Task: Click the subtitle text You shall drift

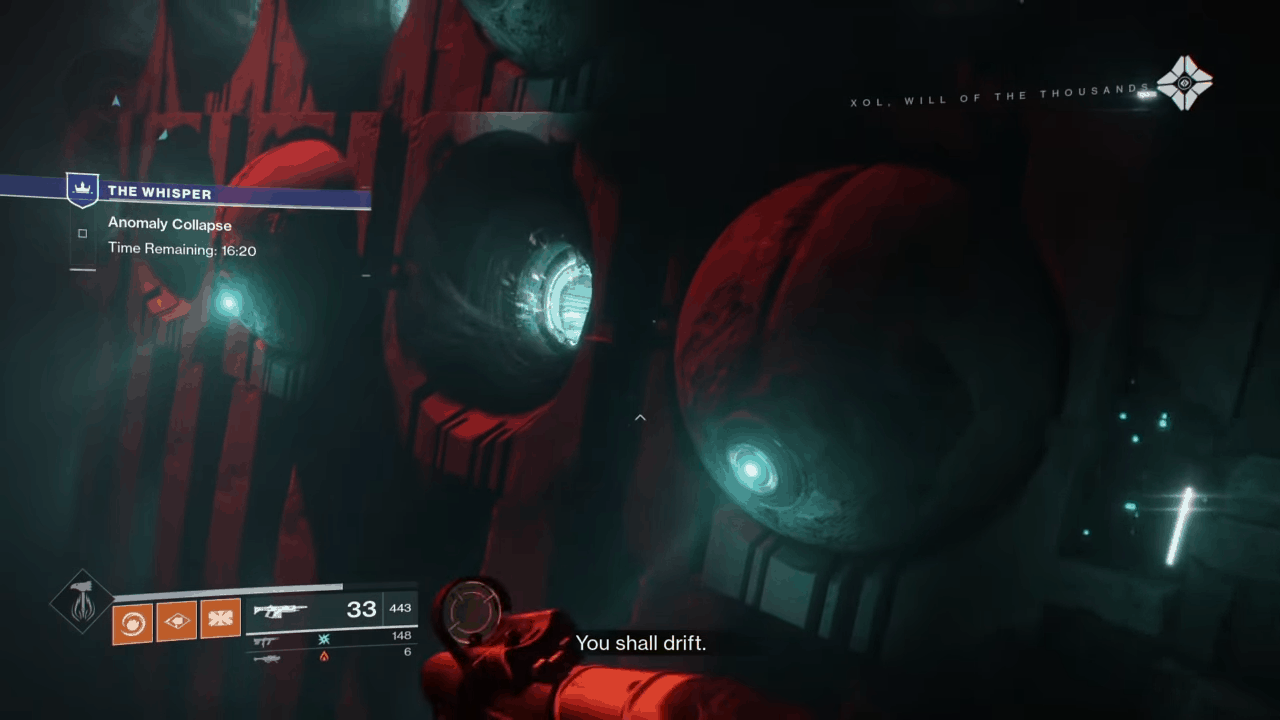Action: tap(640, 643)
